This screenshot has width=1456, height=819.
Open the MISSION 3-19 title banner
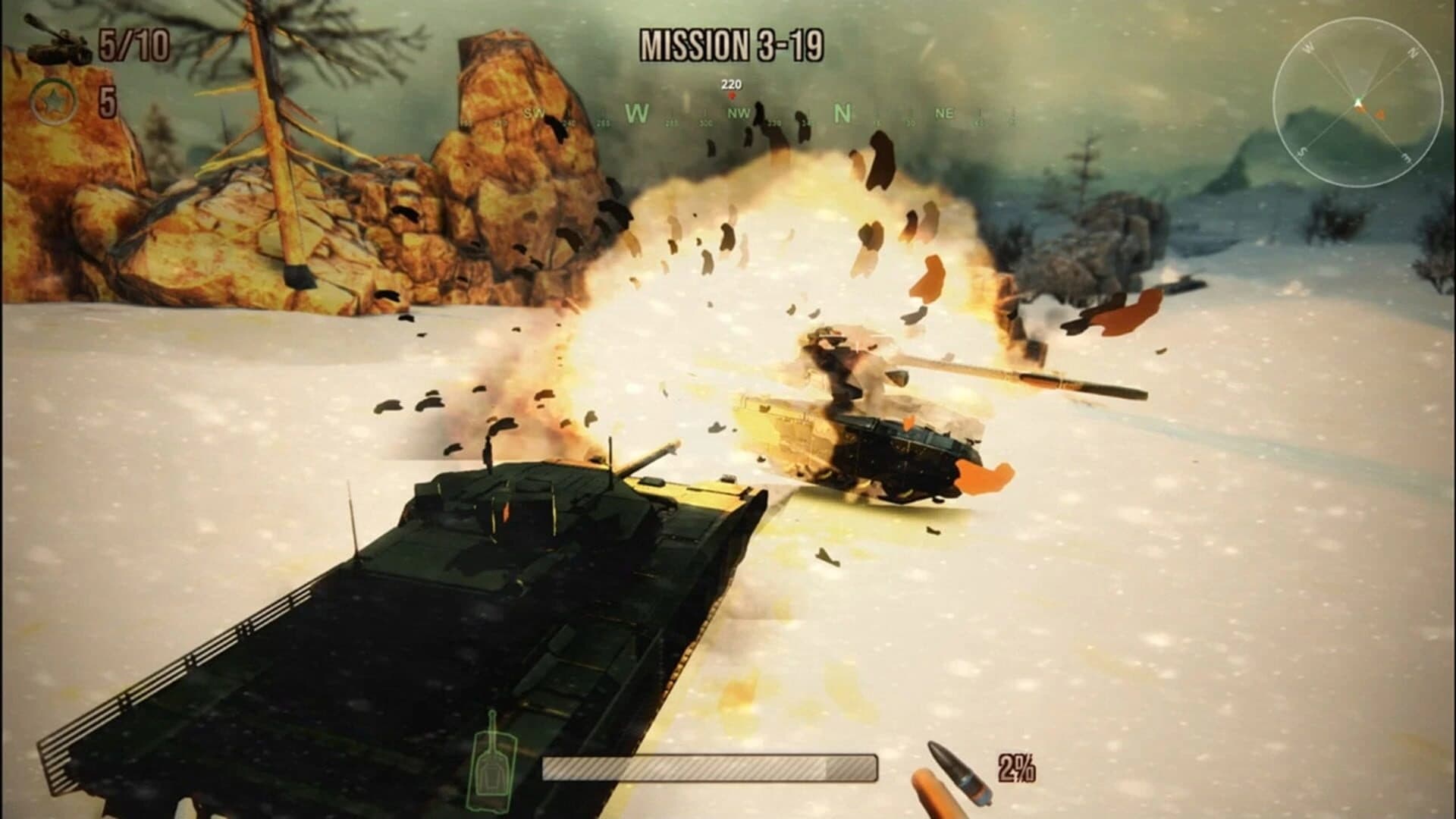730,45
